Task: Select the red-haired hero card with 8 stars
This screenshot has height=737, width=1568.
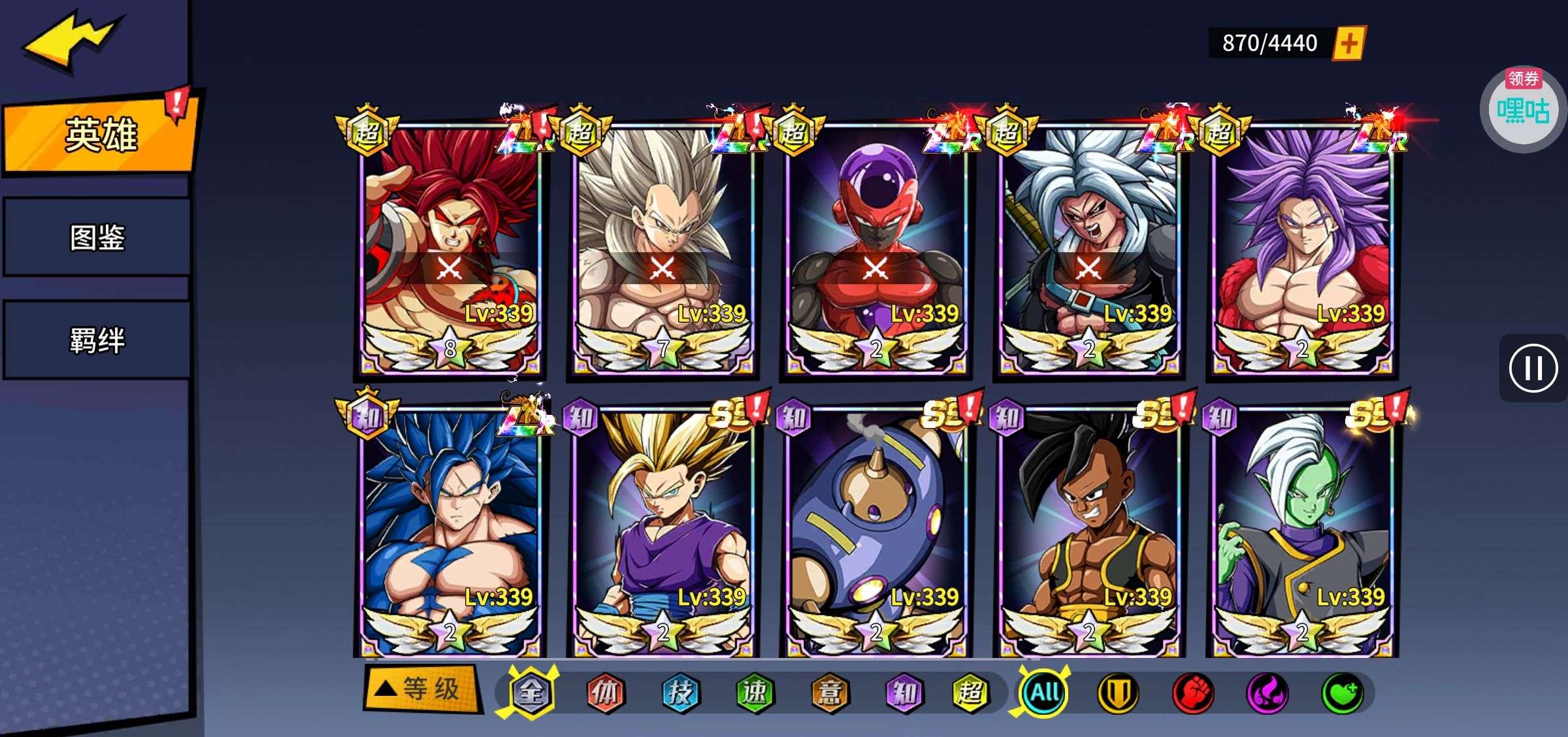Action: coord(451,248)
